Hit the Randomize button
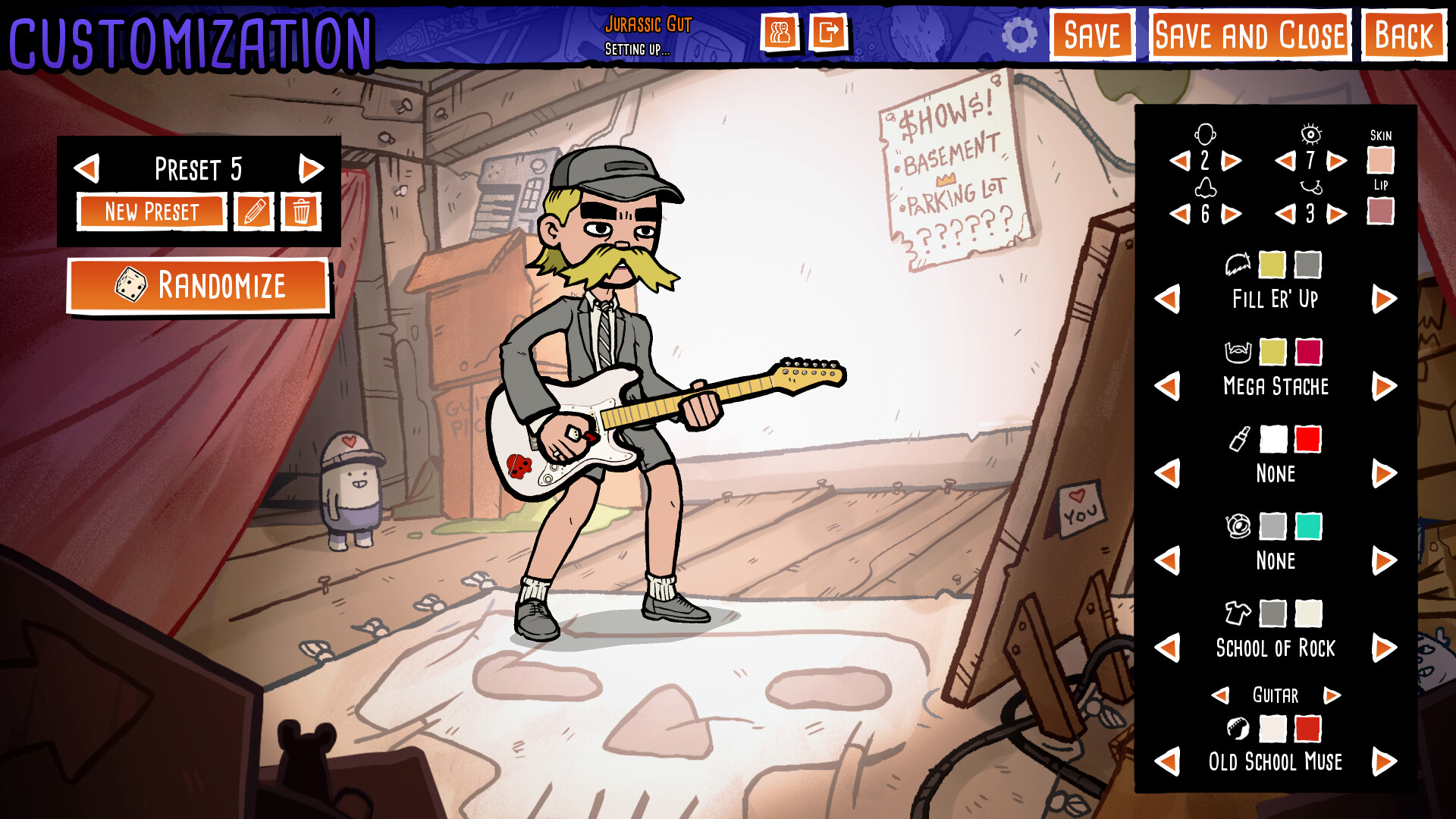Image resolution: width=1456 pixels, height=819 pixels. [x=199, y=286]
